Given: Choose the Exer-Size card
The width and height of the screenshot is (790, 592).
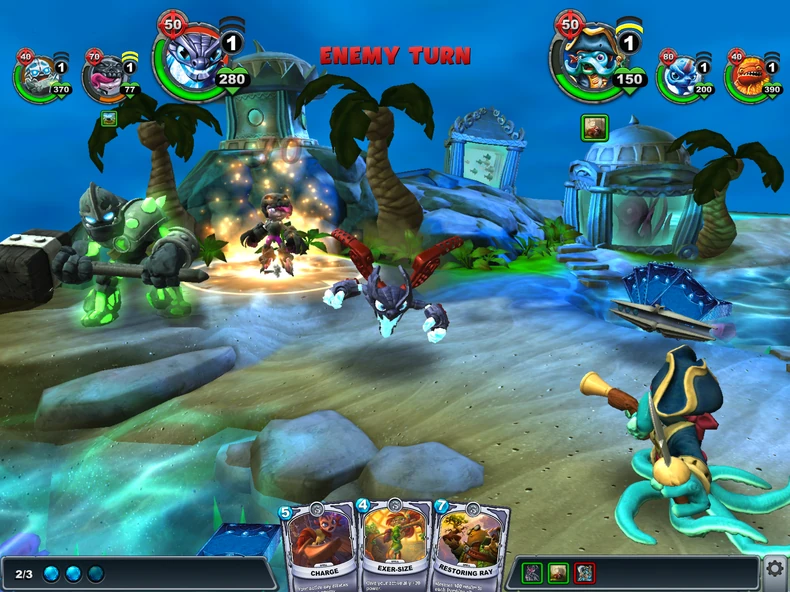Looking at the screenshot, I should (x=394, y=545).
